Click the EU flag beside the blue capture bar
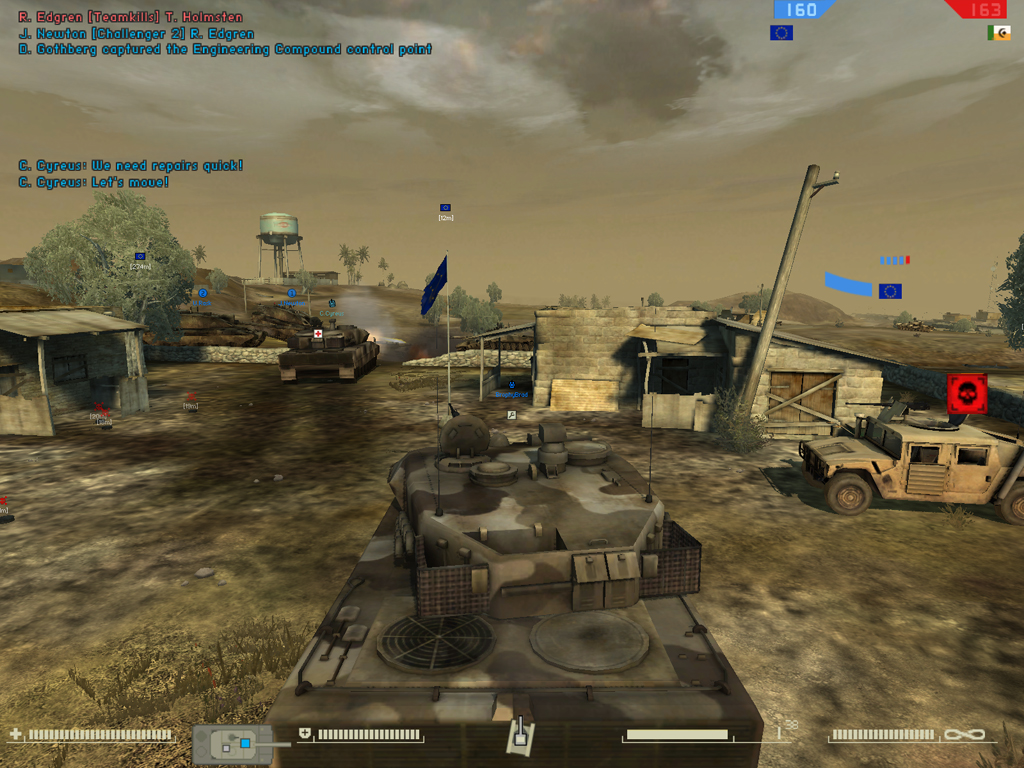Screen dimensions: 1024x768 tap(890, 291)
